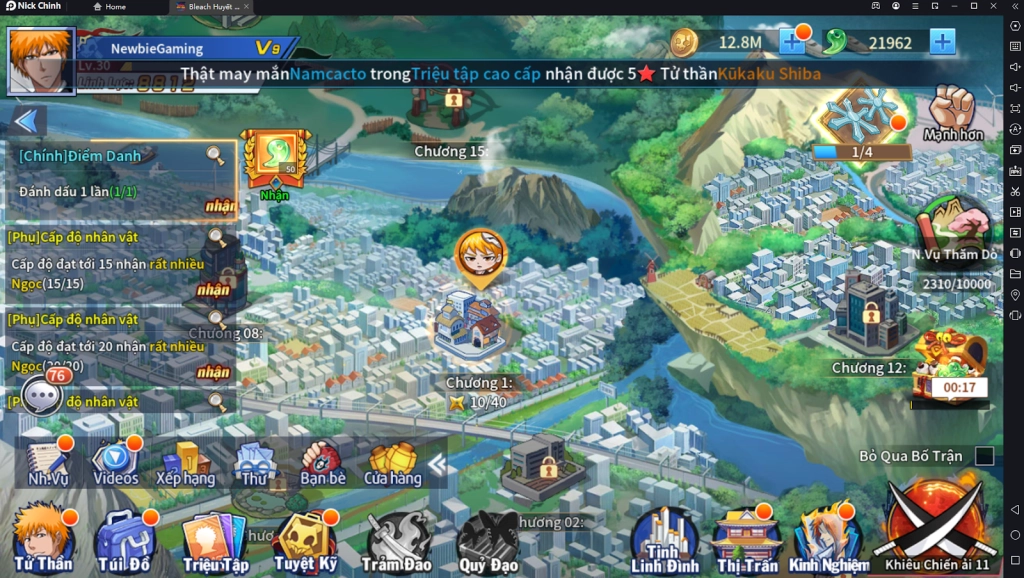Open N.Vụ Thăm Dò exploration mission
The image size is (1024, 578).
coord(954,228)
